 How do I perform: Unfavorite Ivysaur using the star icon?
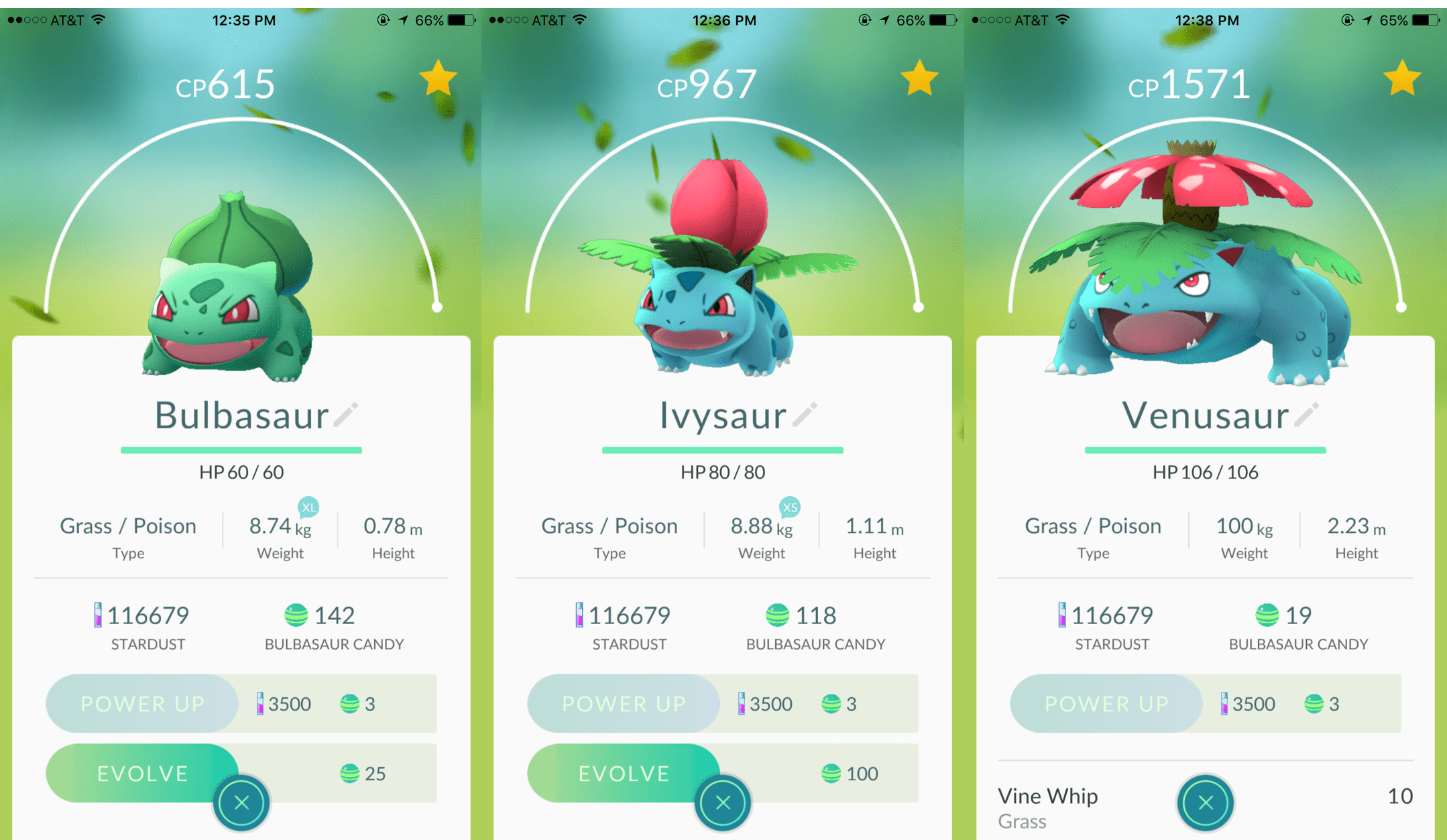919,77
